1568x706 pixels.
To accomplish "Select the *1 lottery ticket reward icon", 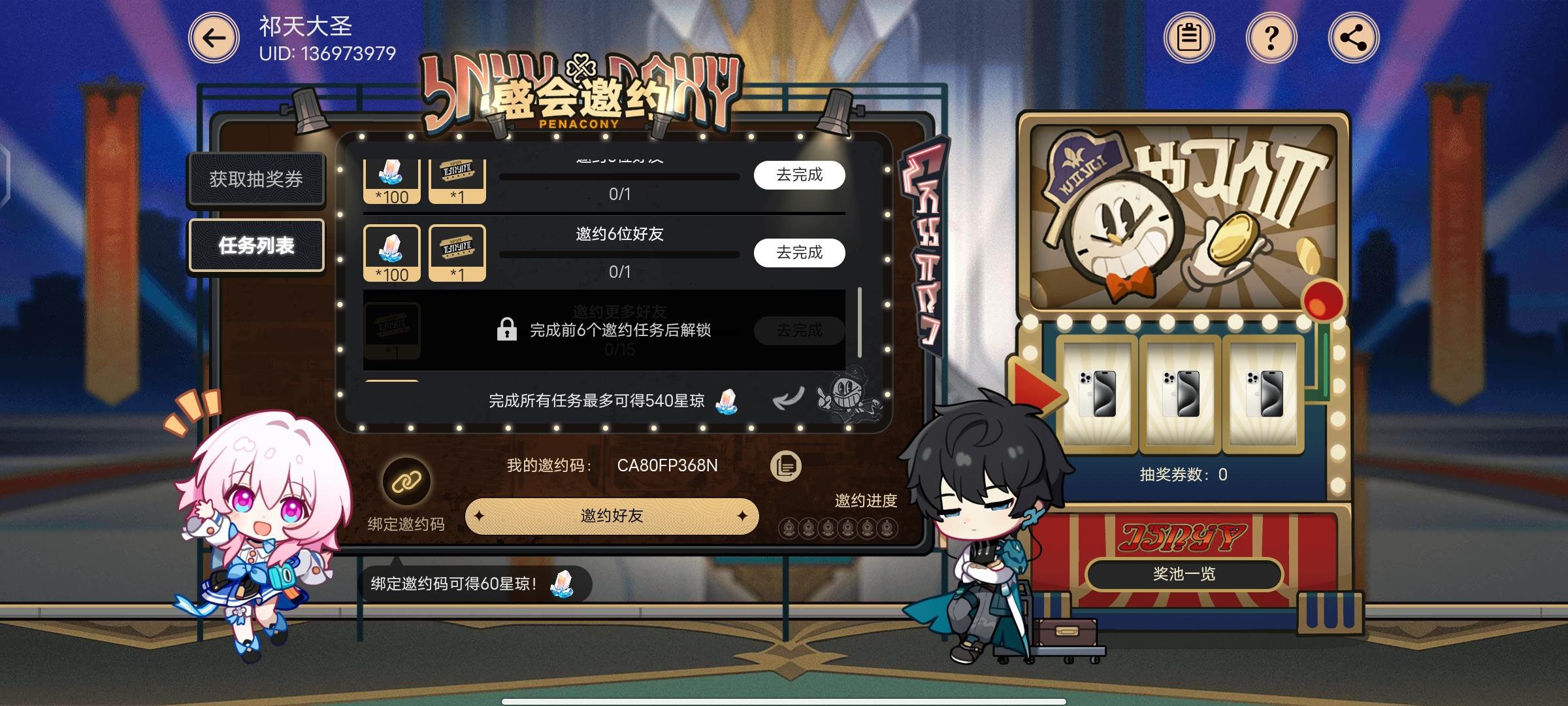I will [457, 252].
